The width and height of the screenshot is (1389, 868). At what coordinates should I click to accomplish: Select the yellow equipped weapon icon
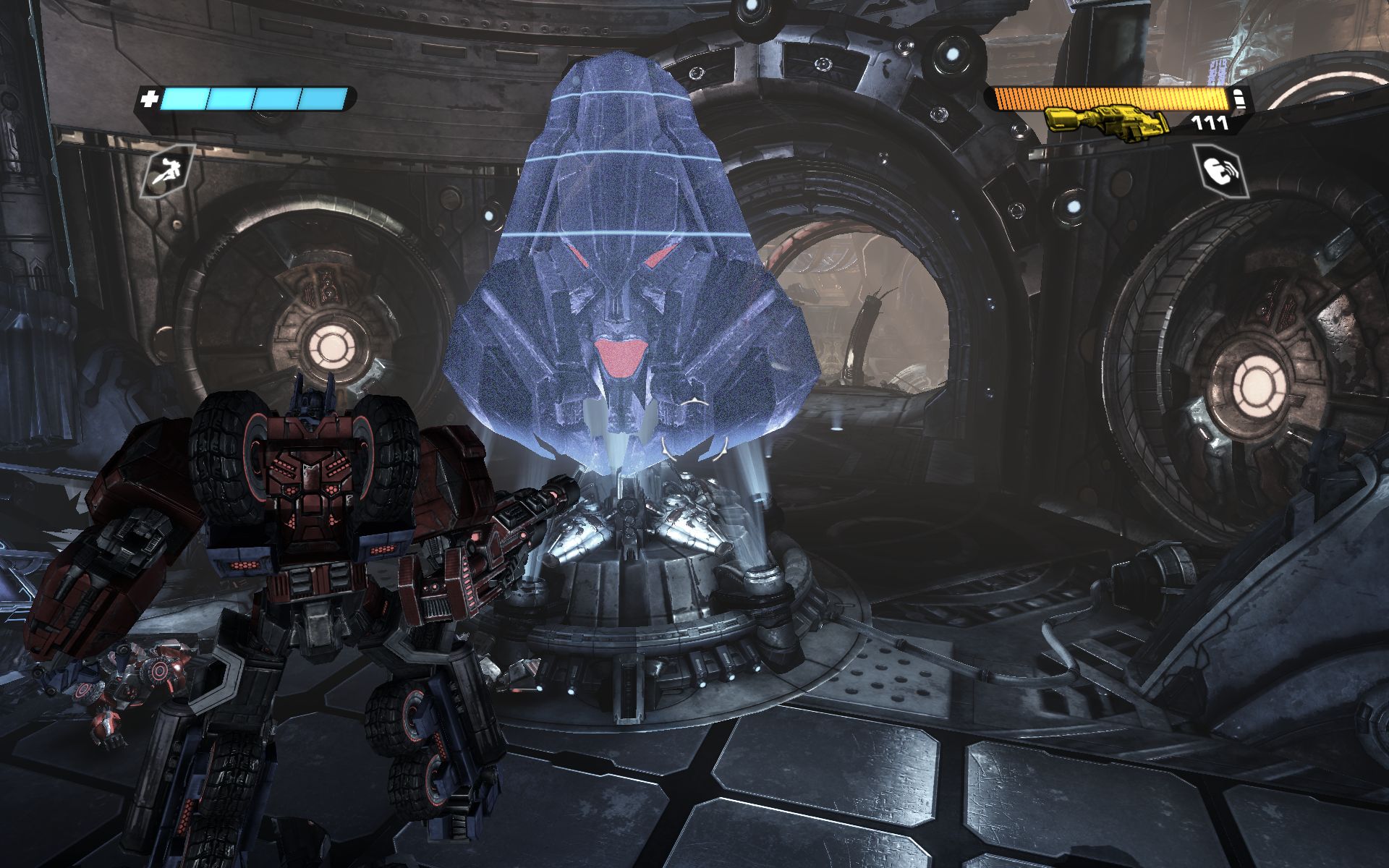[x=1105, y=120]
